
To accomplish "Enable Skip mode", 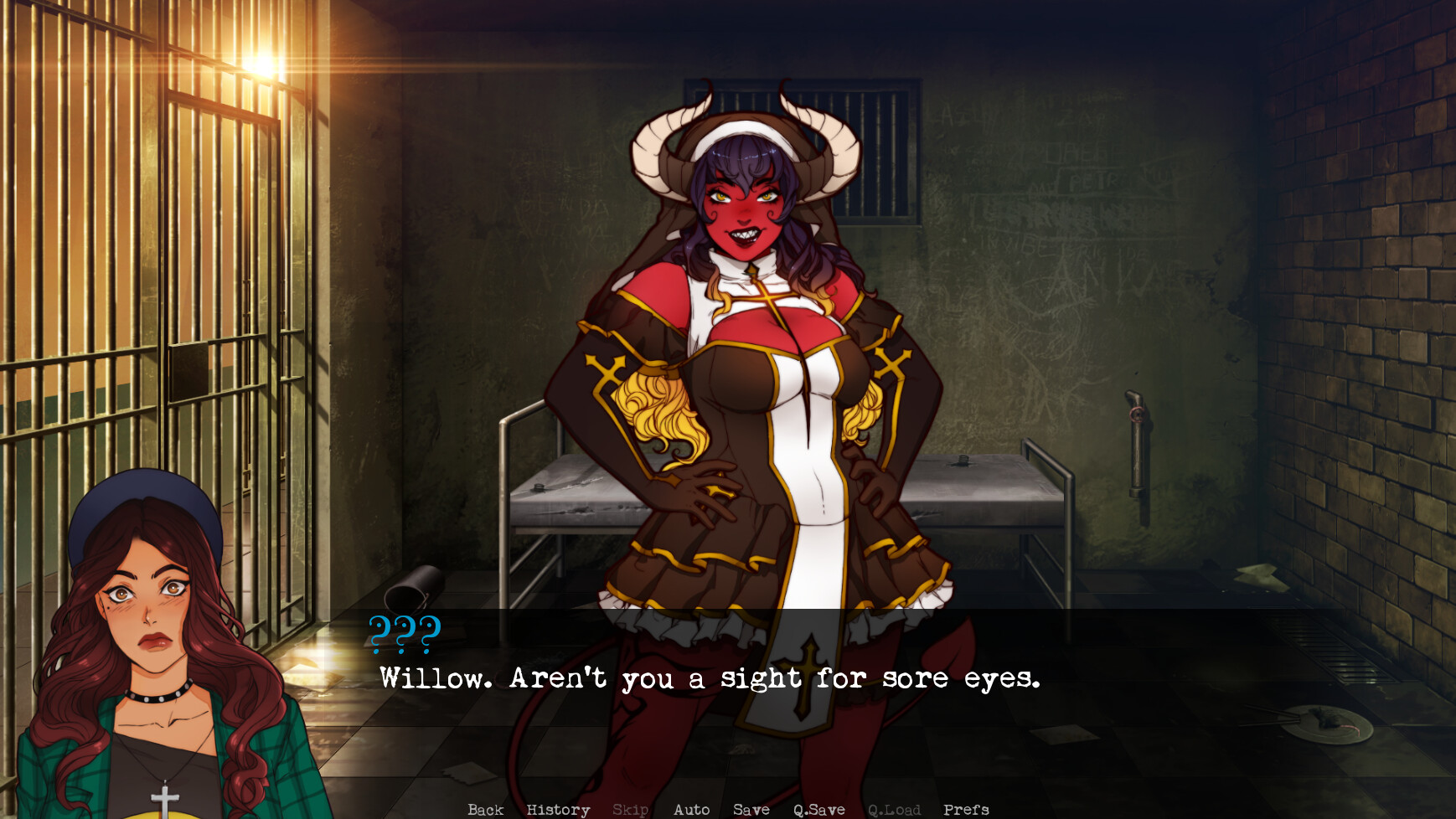I will tap(632, 809).
